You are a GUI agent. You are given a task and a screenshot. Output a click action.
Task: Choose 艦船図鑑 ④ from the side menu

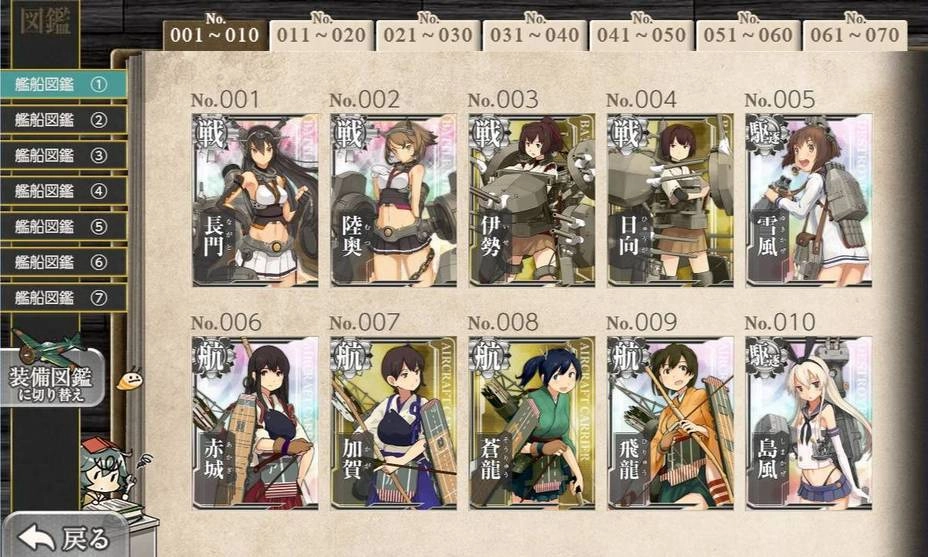pyautogui.click(x=62, y=191)
